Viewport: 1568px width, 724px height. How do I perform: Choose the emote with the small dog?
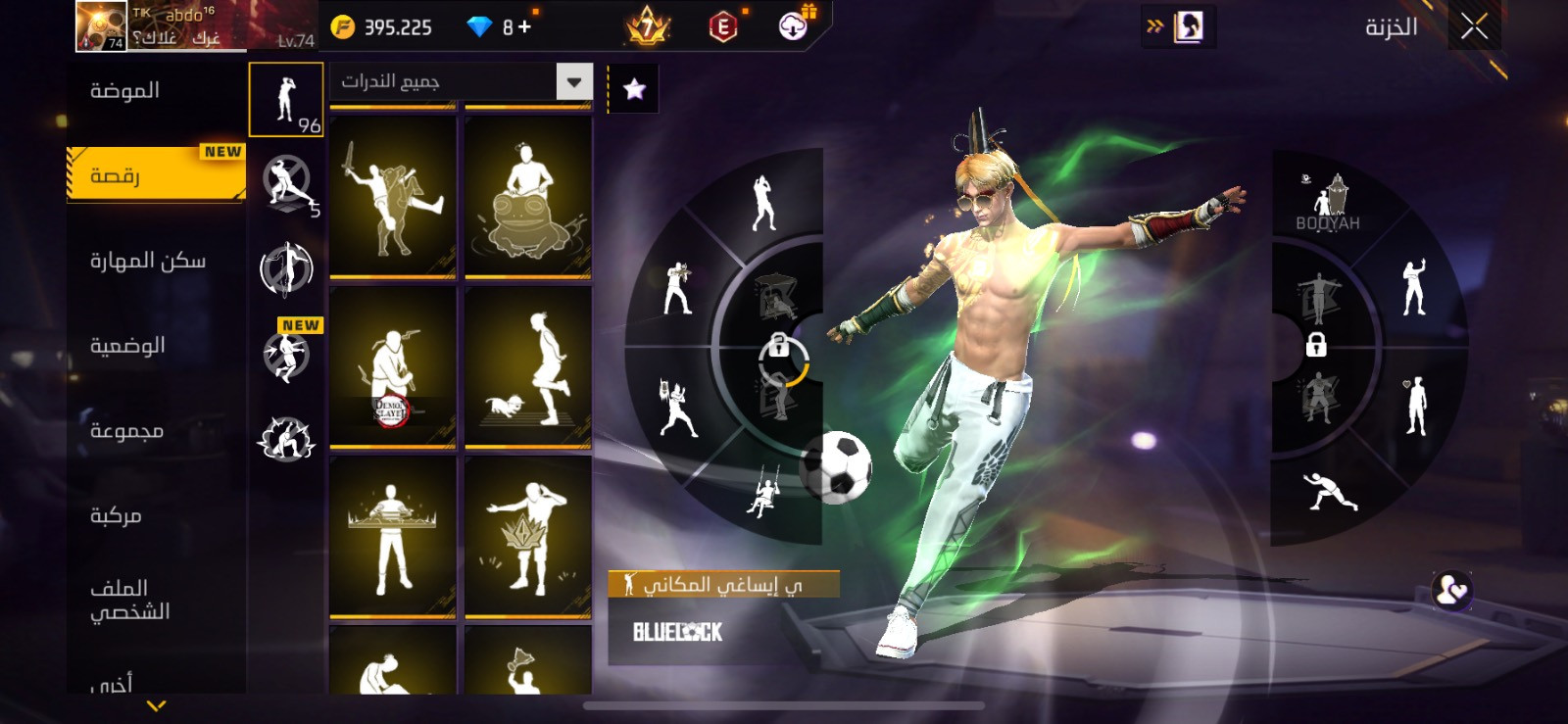pyautogui.click(x=528, y=367)
